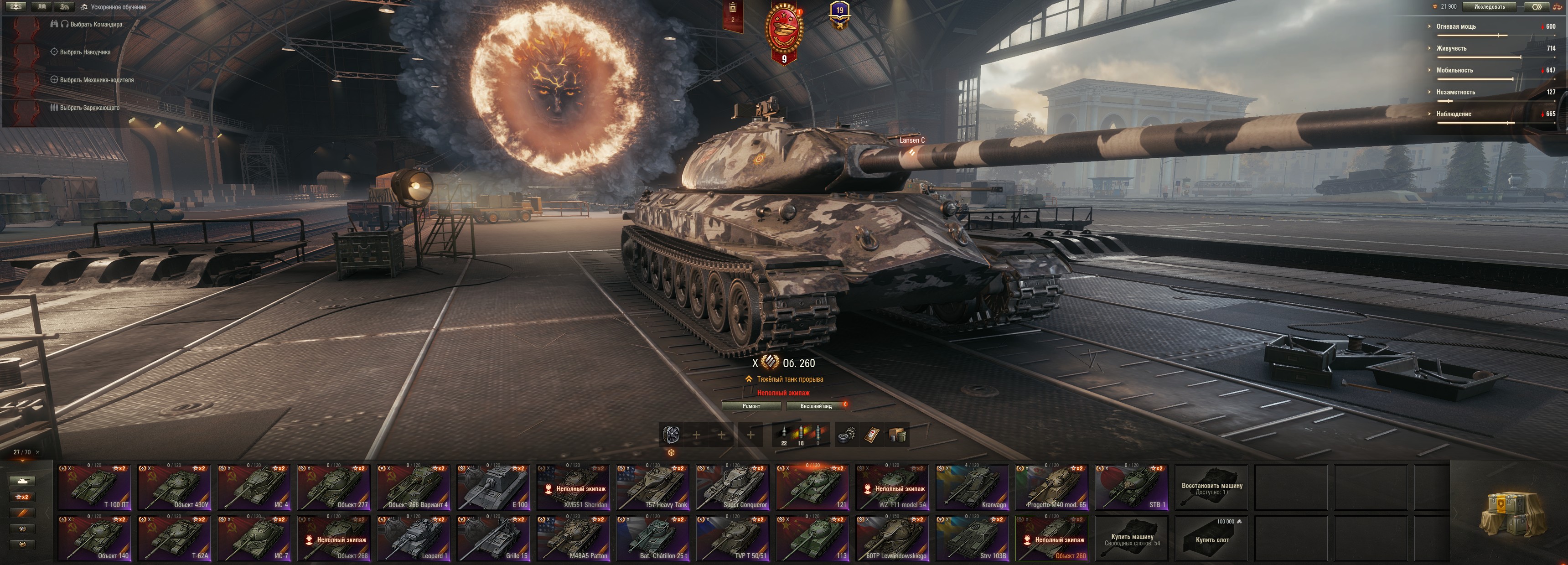Viewport: 1568px width, 565px height.
Task: Click Купить слот (Buy slot) tile
Action: point(1211,538)
